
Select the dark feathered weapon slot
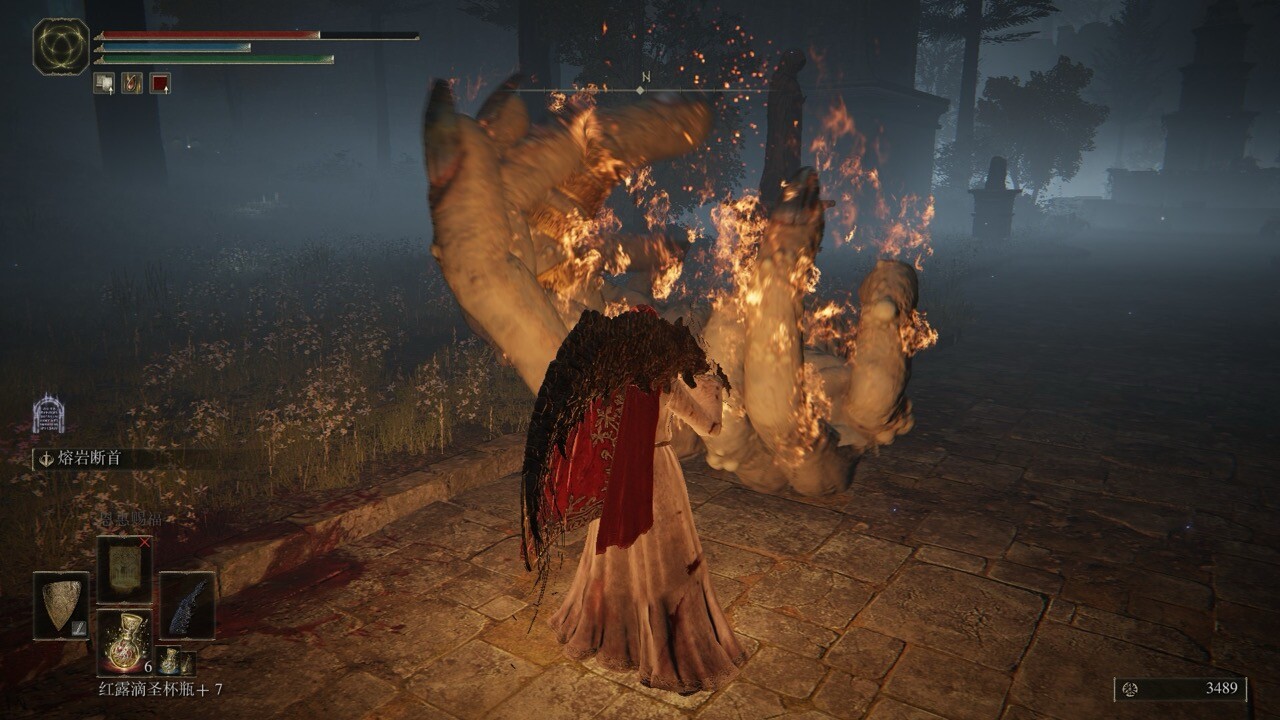(187, 605)
